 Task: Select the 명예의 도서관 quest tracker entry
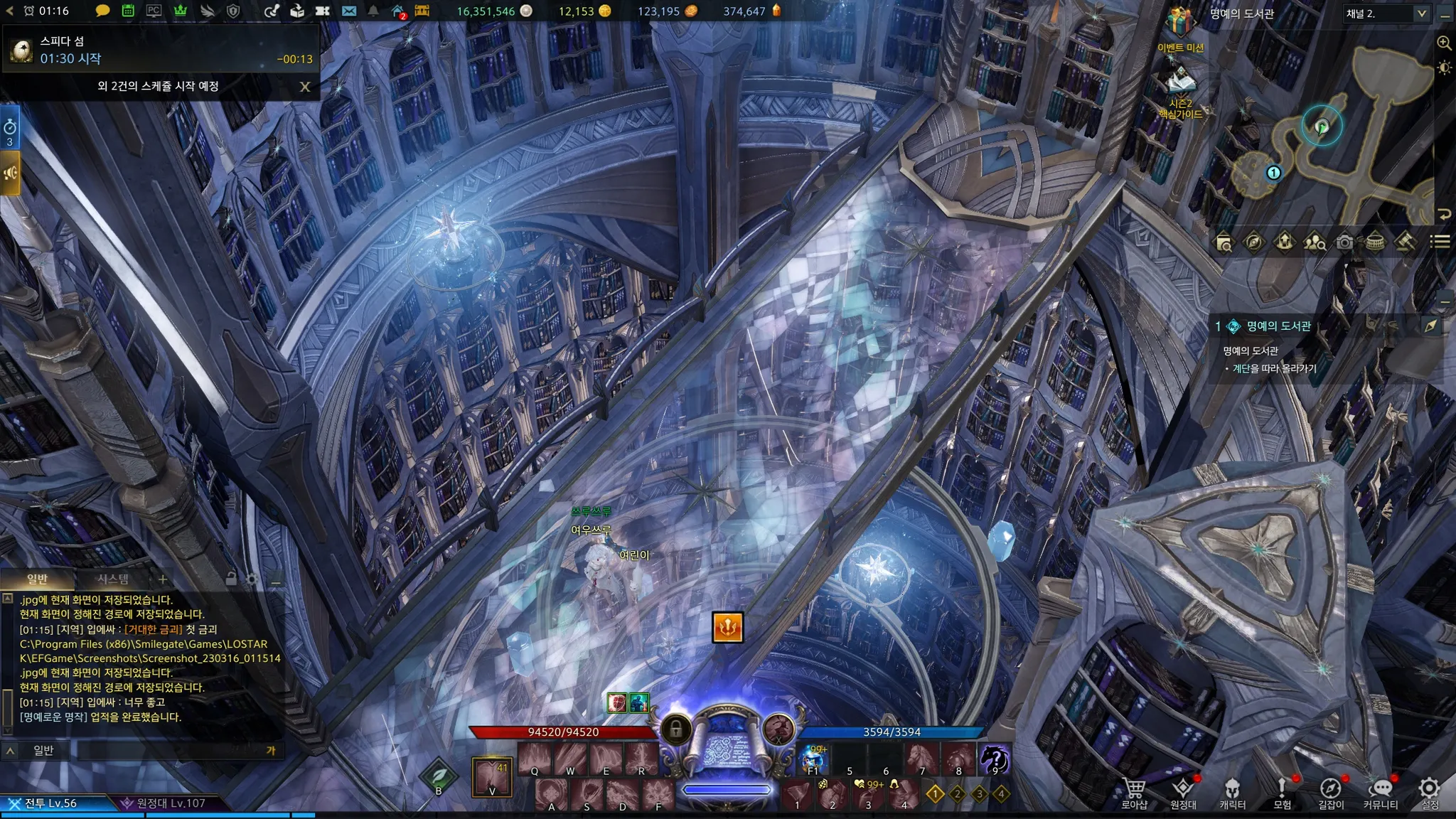[x=1278, y=326]
